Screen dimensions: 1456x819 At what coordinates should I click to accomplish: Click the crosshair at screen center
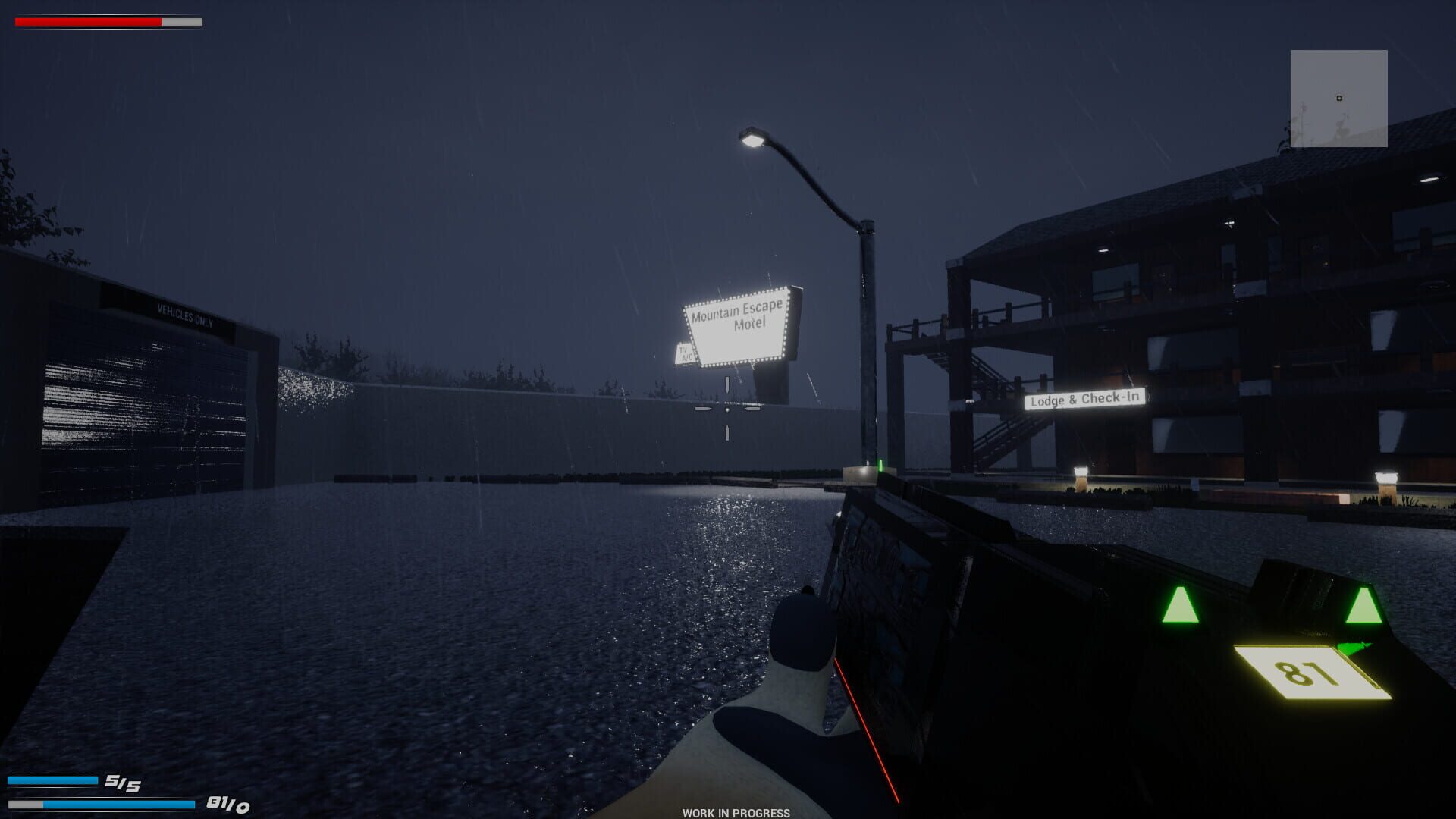pyautogui.click(x=728, y=409)
